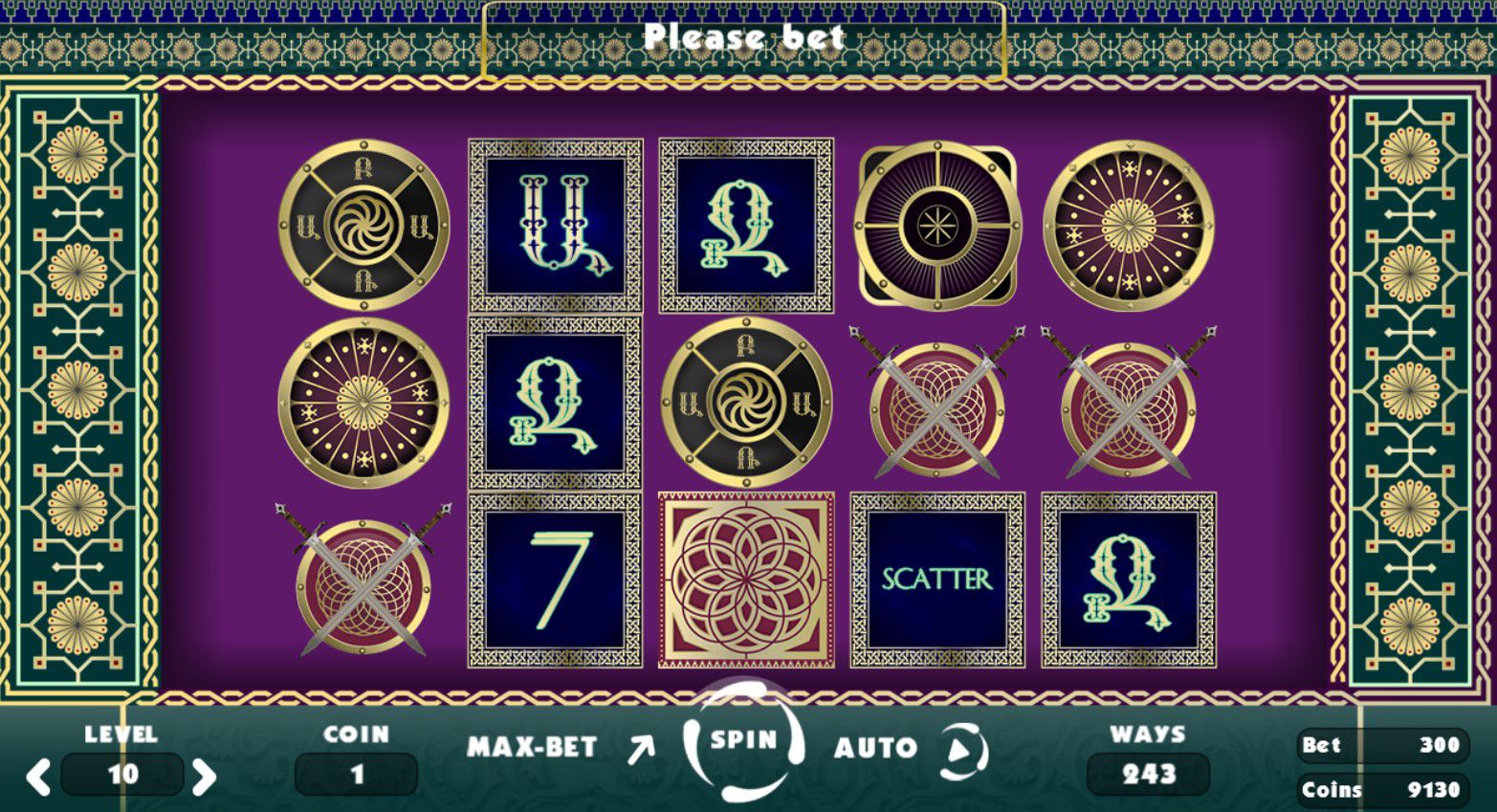Spin the reels with the SPIN button

(743, 741)
